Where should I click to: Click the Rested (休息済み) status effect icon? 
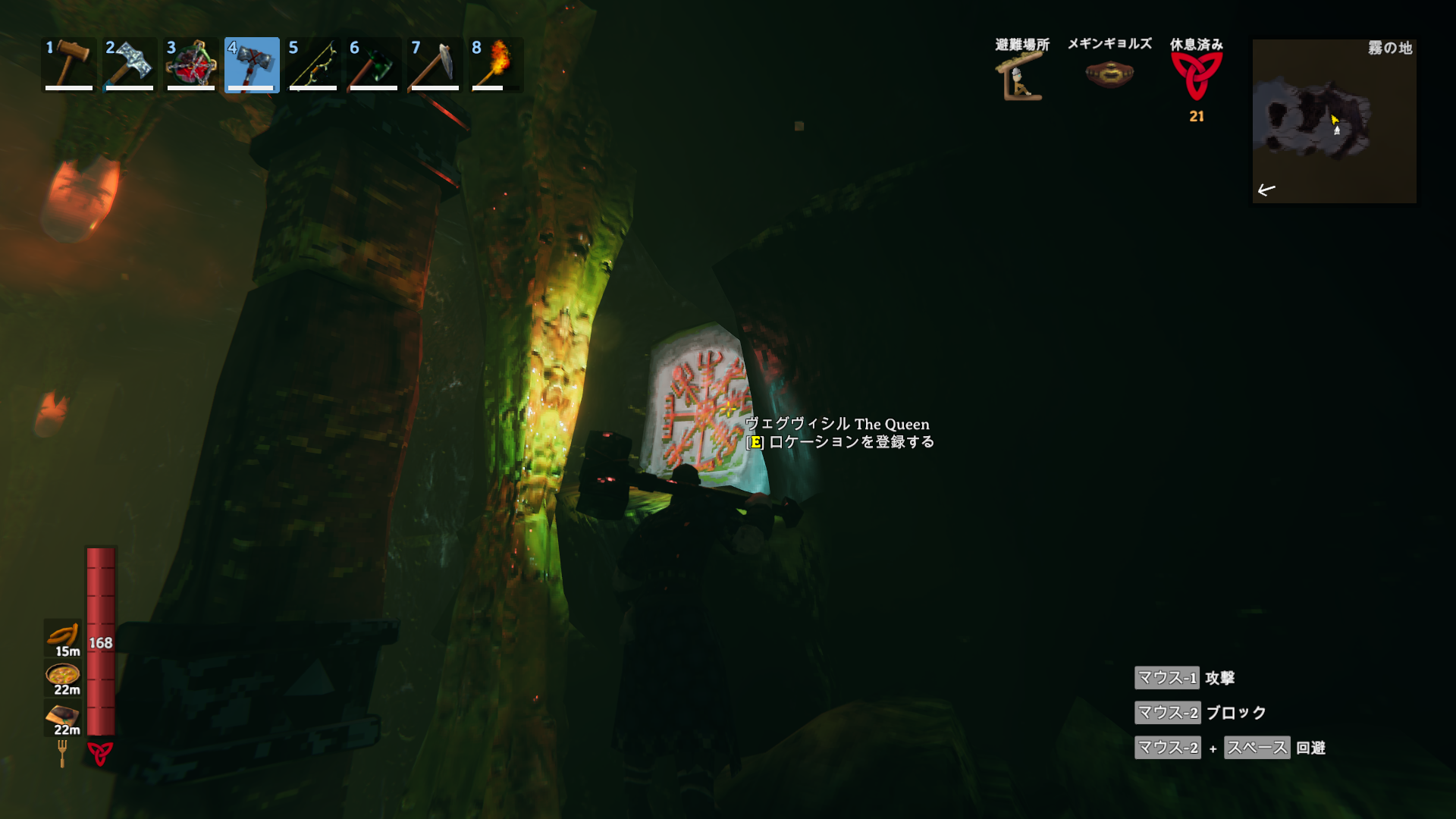(1196, 76)
